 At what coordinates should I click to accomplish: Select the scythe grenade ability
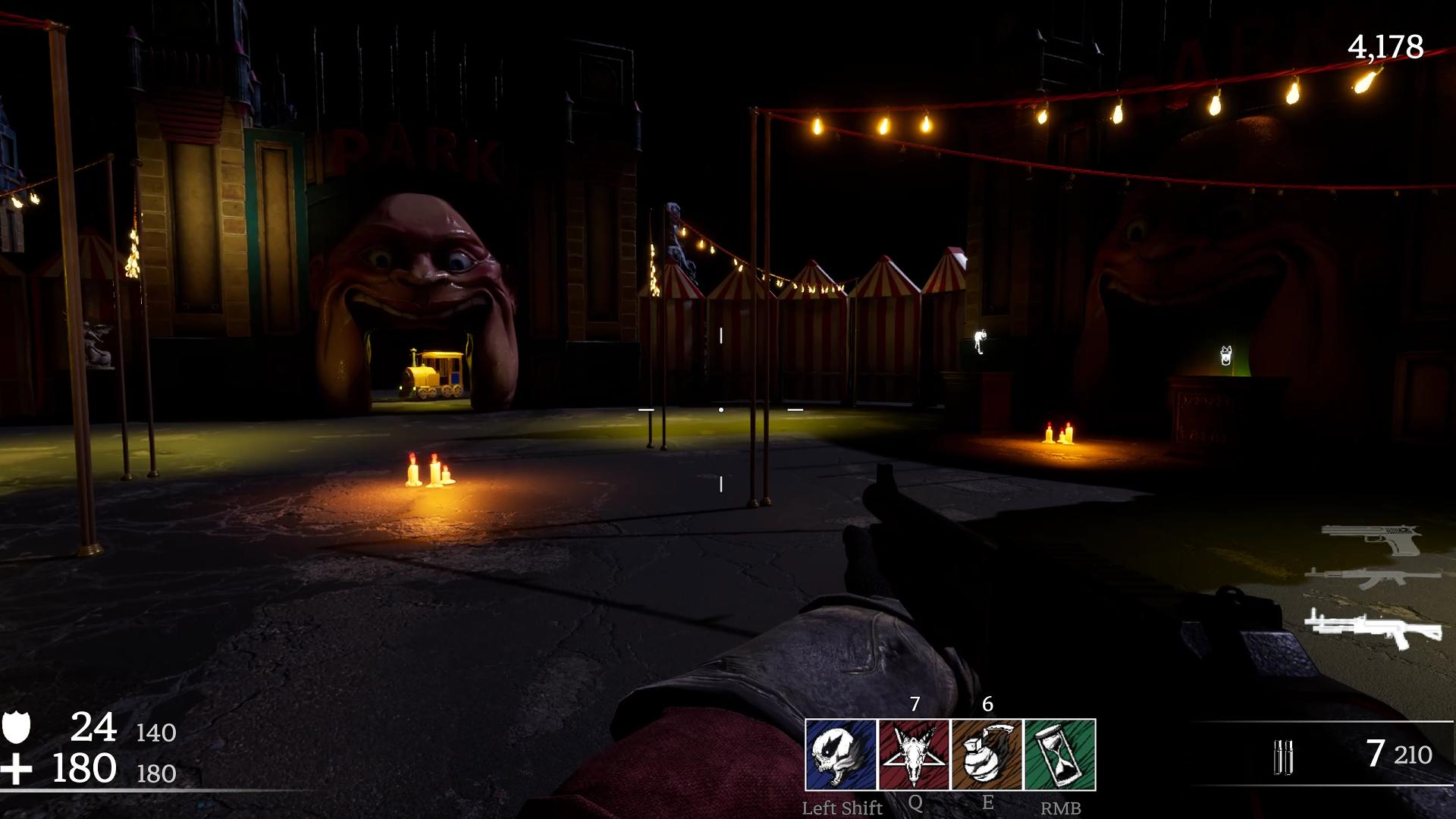pos(987,755)
